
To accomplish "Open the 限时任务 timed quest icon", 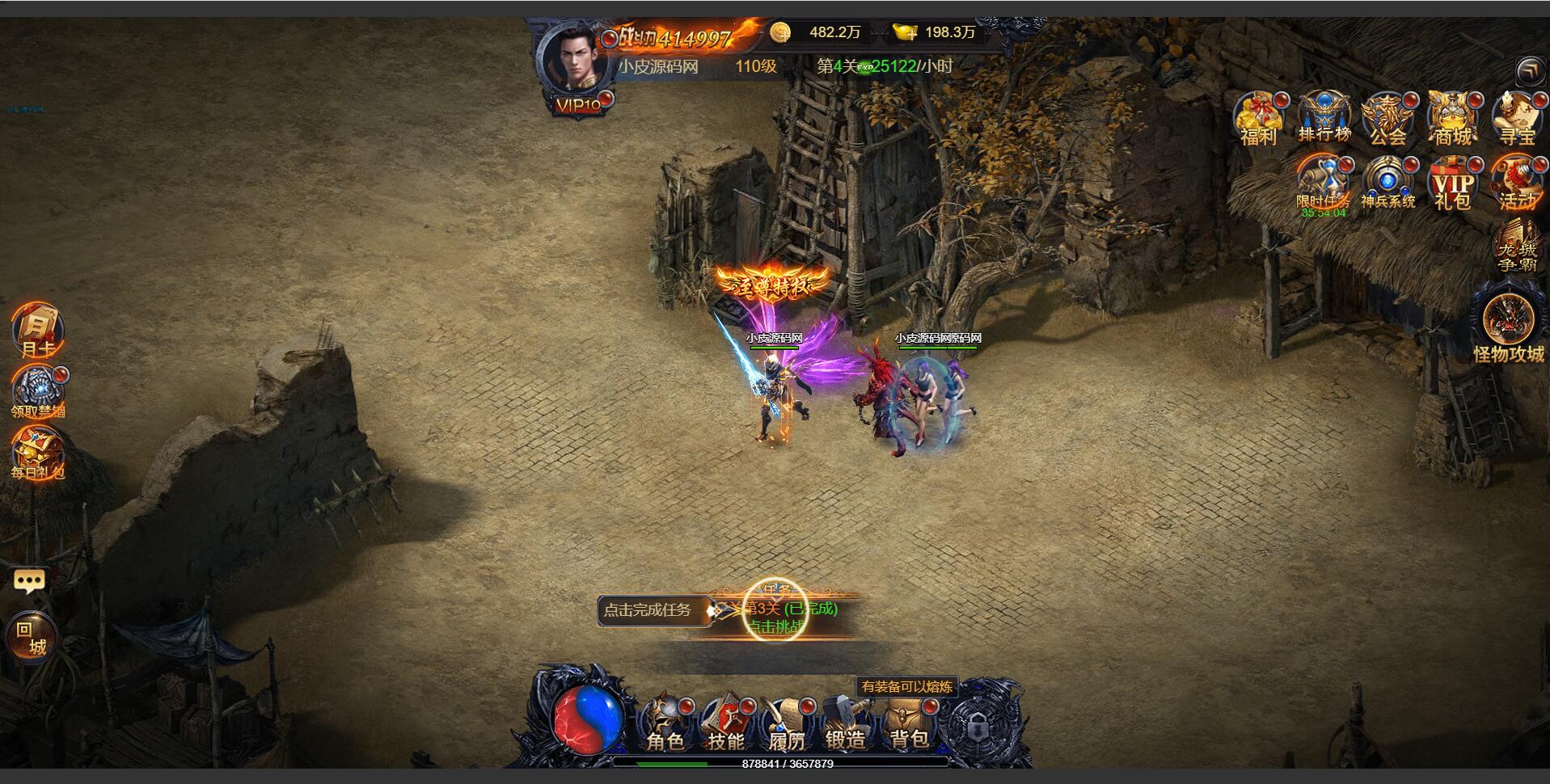I will (x=1324, y=183).
